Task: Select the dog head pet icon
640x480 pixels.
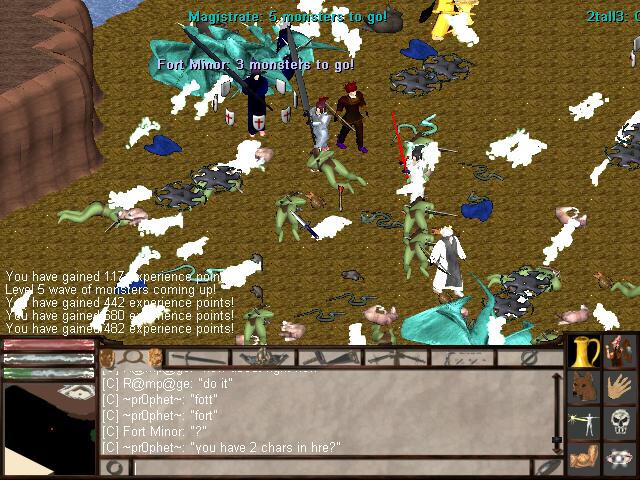Action: pyautogui.click(x=585, y=387)
